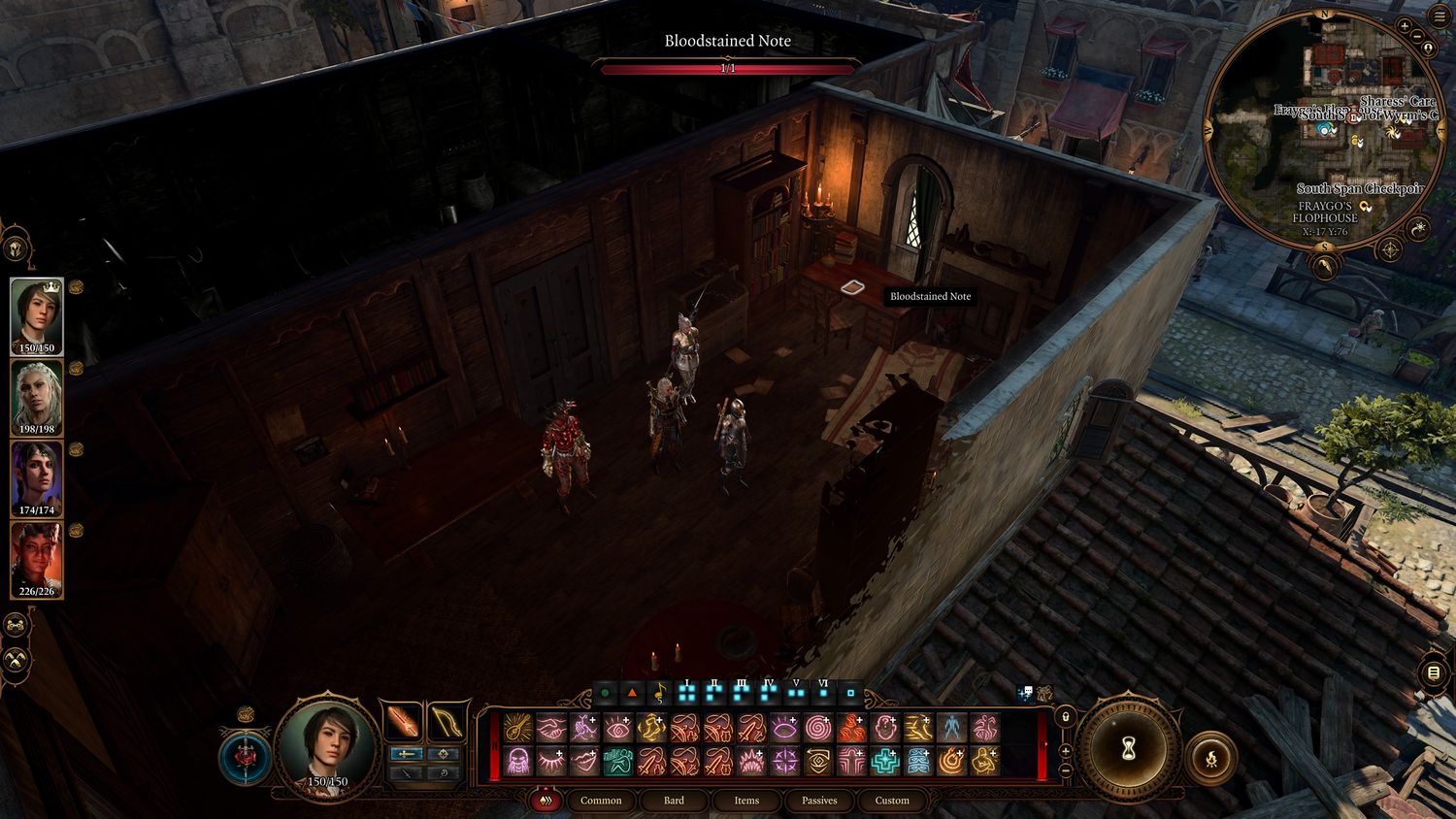
Task: Select the red tiefling companion portrait
Action: [37, 559]
